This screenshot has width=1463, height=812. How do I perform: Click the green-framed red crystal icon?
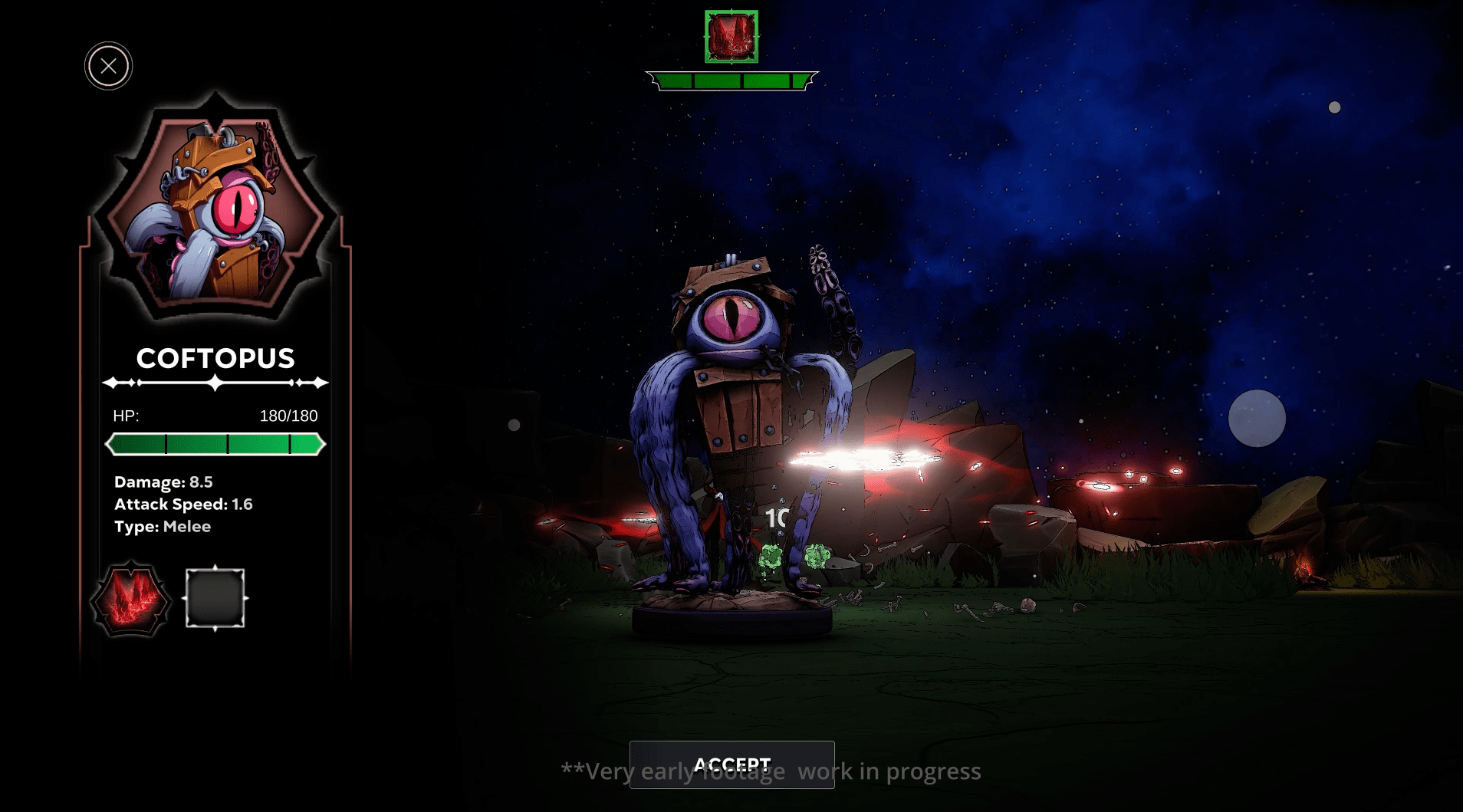click(x=731, y=37)
